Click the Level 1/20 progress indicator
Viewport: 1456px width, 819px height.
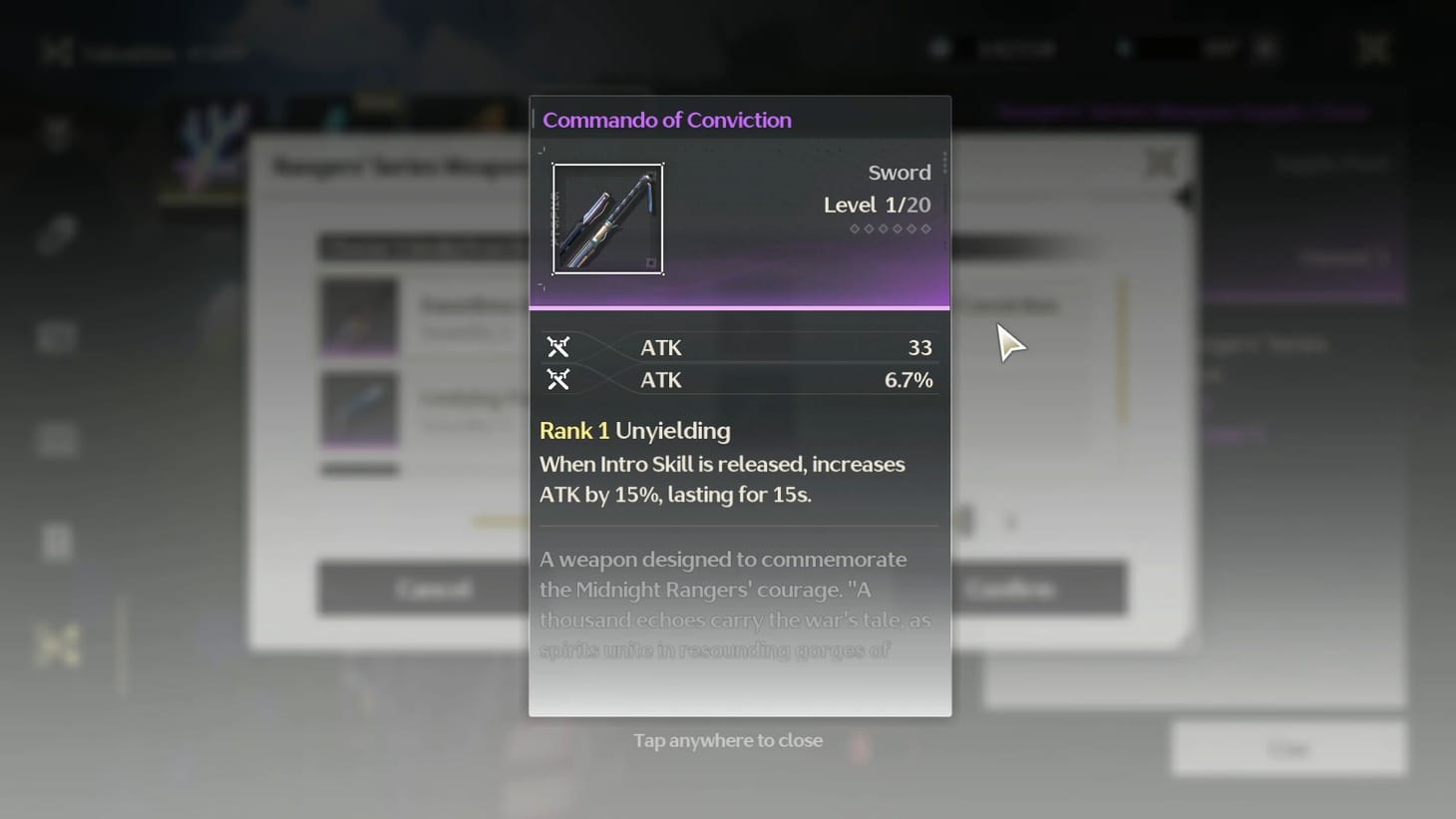(x=877, y=205)
